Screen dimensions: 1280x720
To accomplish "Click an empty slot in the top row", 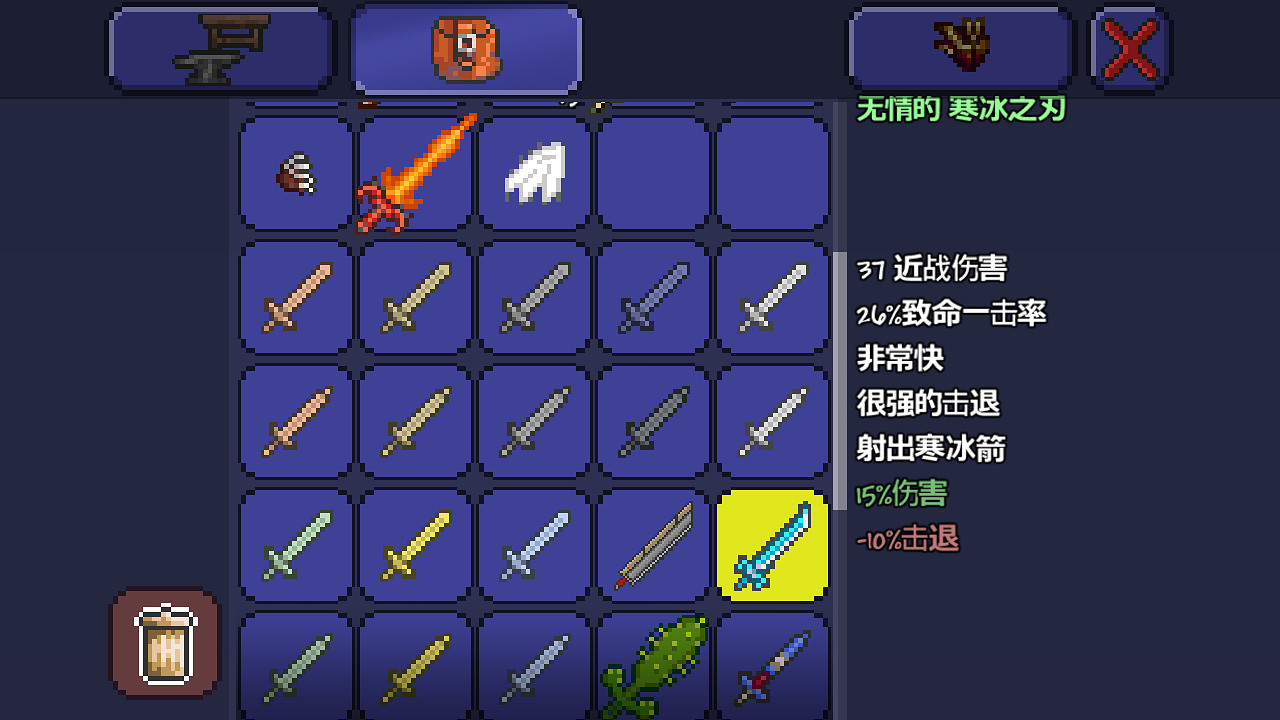I will point(653,173).
